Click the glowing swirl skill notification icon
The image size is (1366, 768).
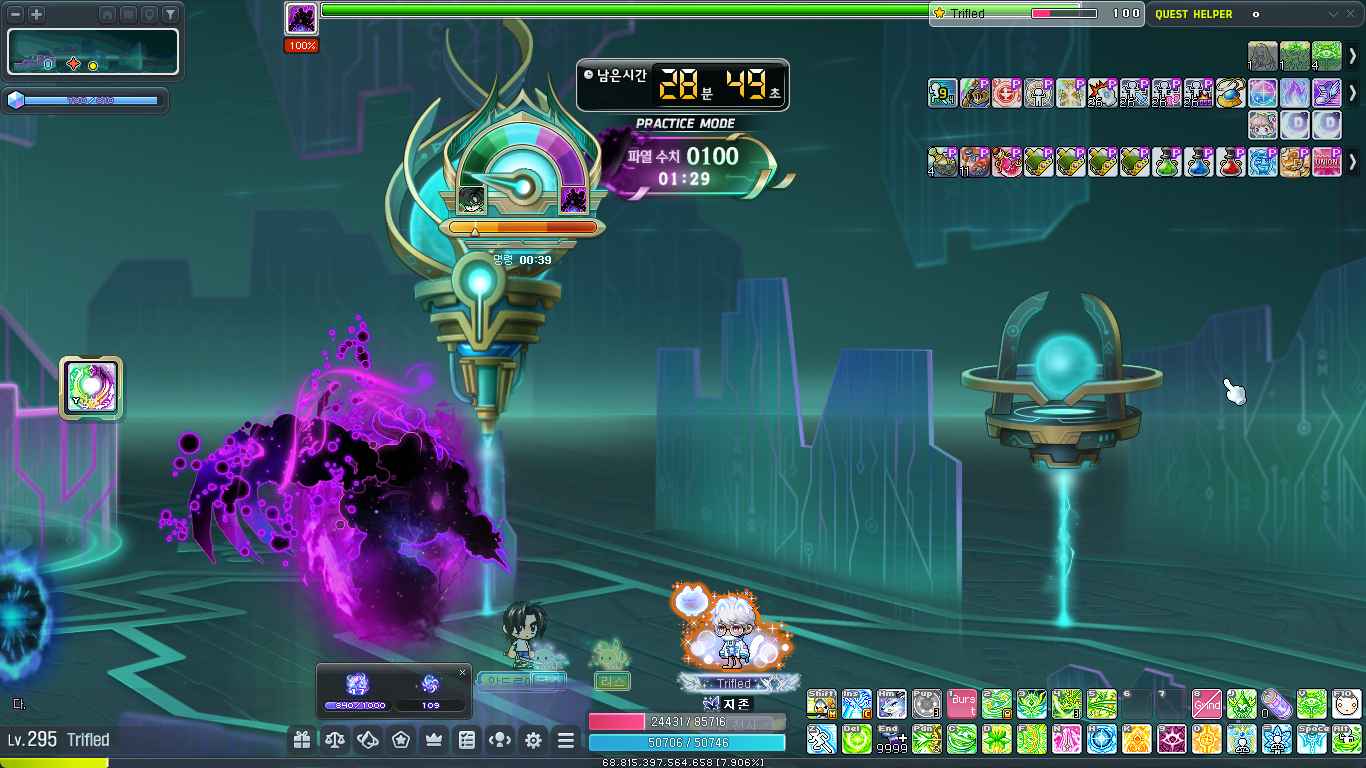pos(91,387)
